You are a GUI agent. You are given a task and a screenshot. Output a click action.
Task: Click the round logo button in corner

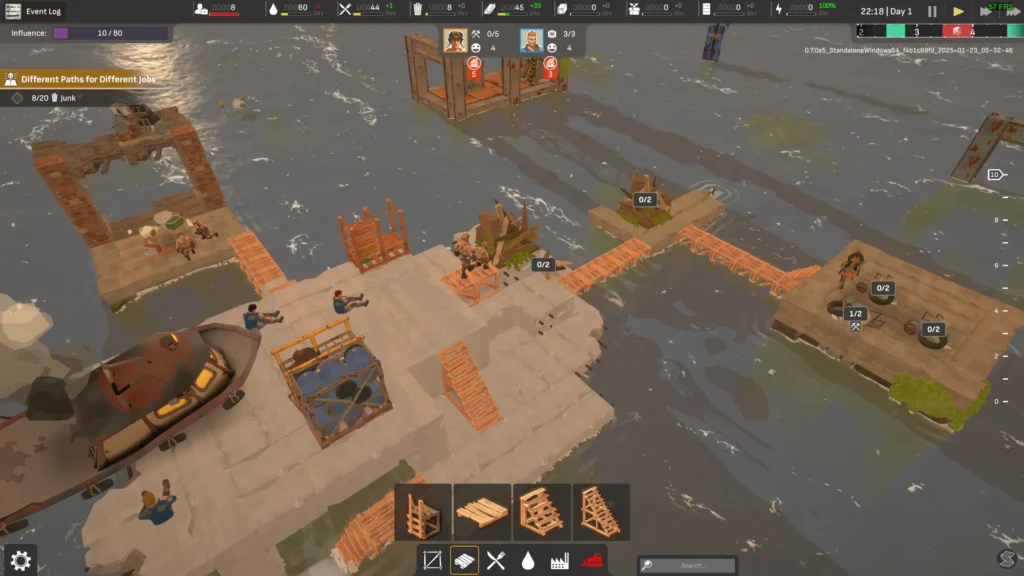coord(1006,558)
